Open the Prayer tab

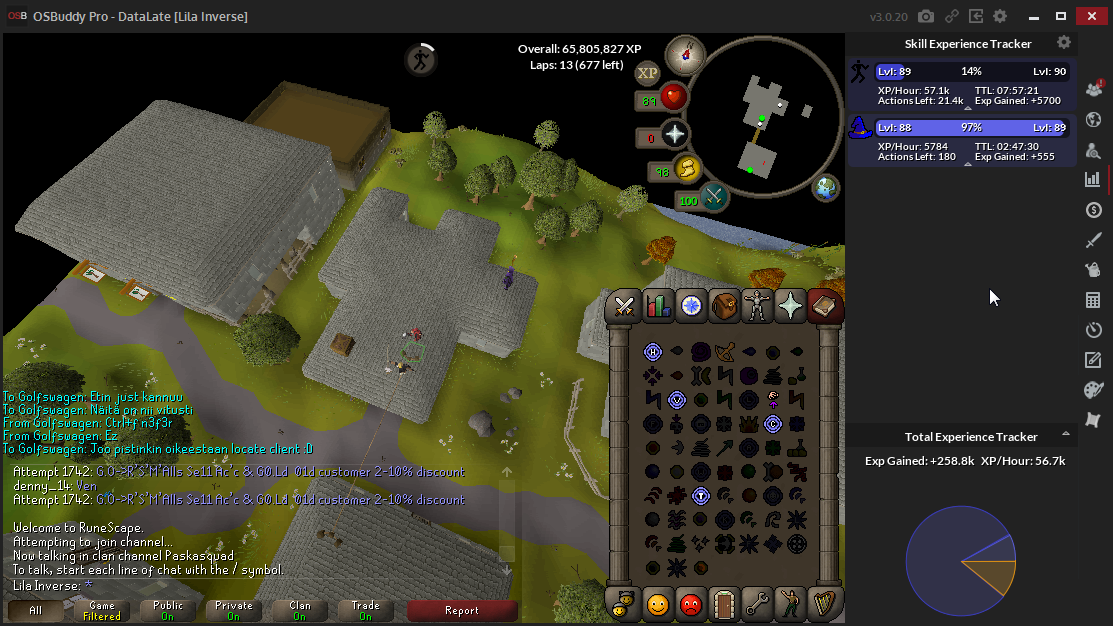(x=790, y=306)
